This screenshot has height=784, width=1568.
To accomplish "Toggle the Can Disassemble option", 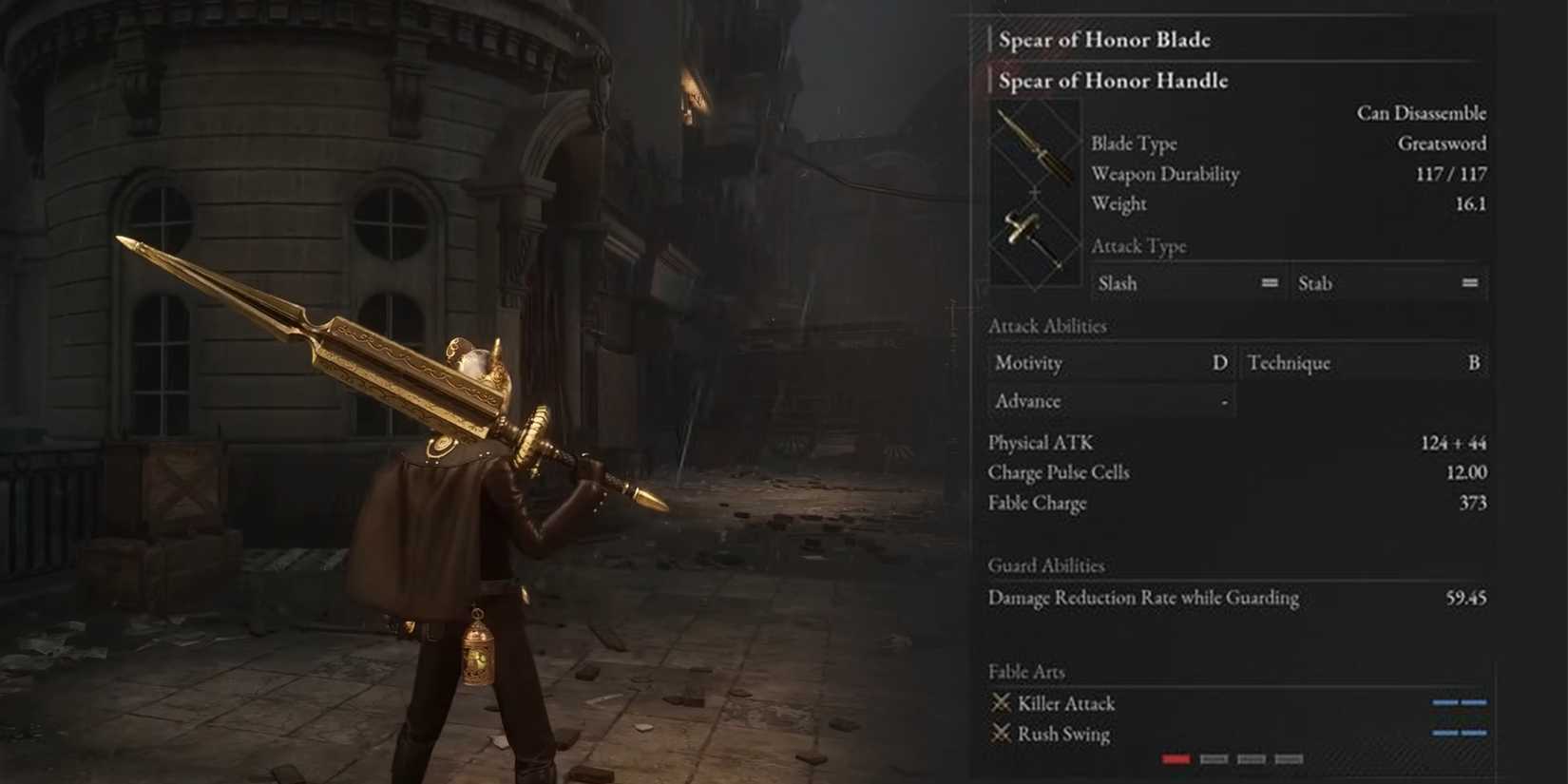I will coord(1423,113).
